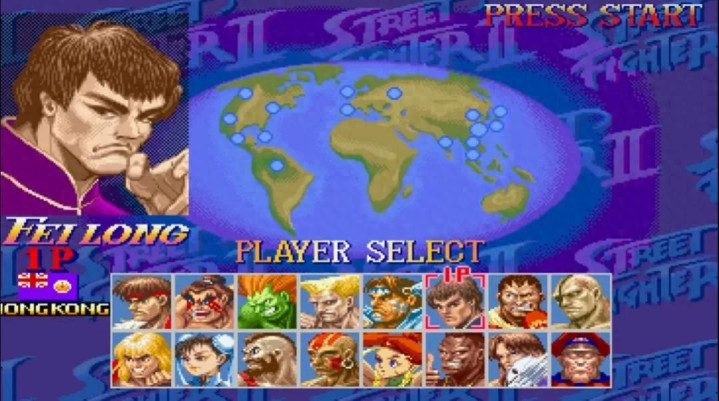The image size is (719, 401).
Task: Select blond Ken's portrait
Action: coord(142,359)
